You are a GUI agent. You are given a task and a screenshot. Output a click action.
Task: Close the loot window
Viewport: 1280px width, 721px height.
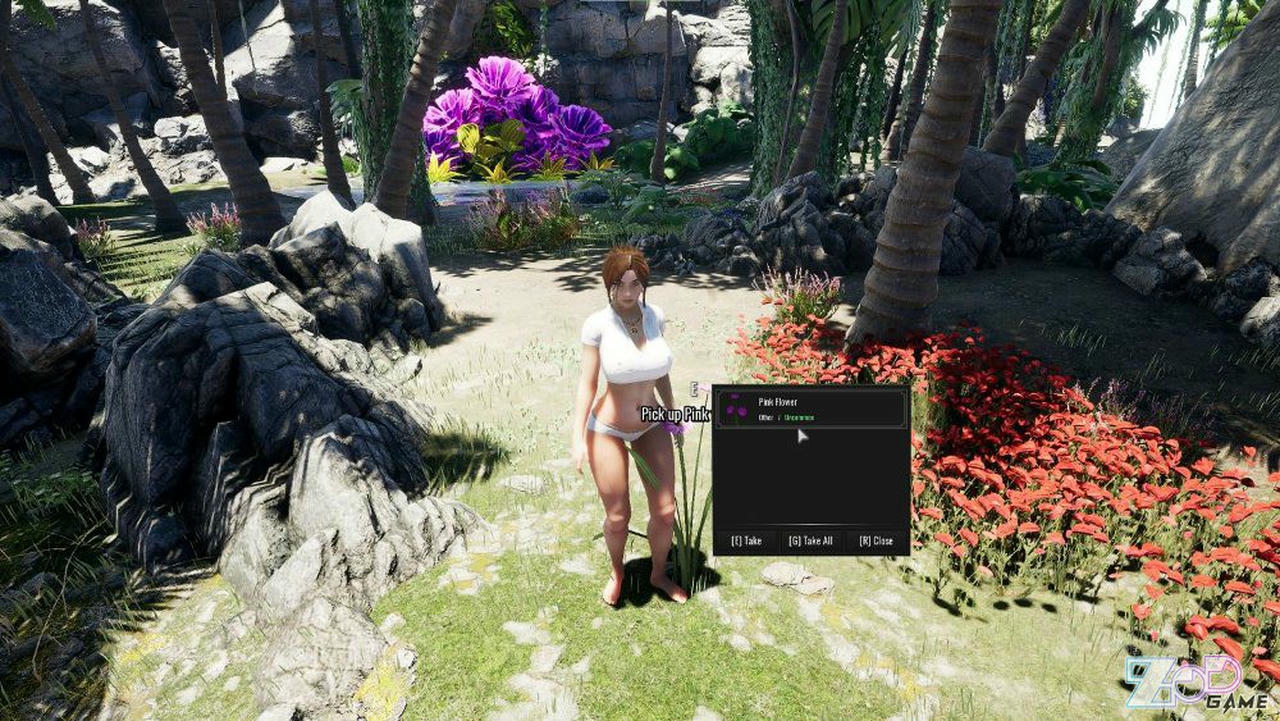pos(876,541)
